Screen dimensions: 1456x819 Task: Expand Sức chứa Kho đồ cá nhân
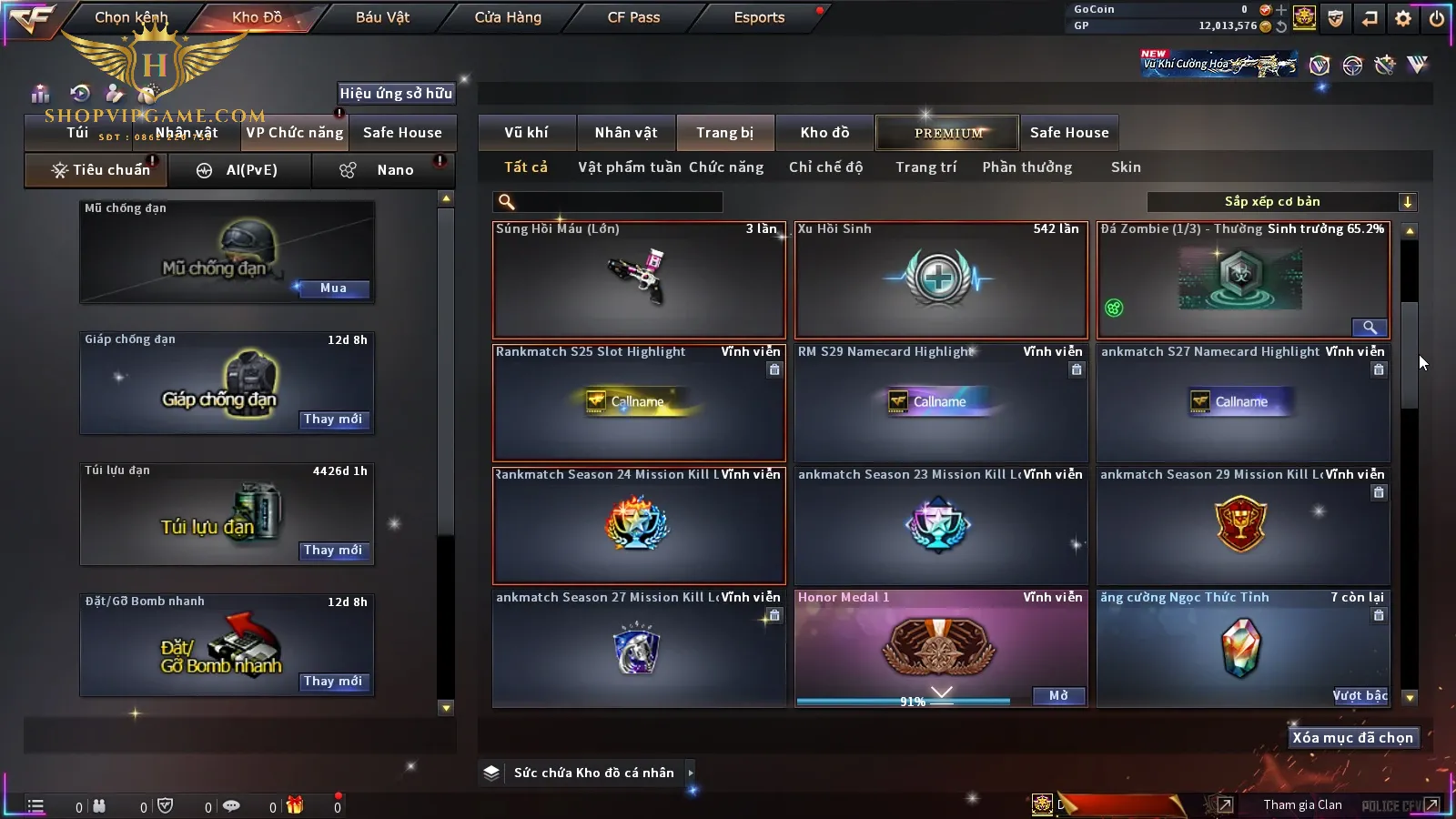[x=691, y=773]
